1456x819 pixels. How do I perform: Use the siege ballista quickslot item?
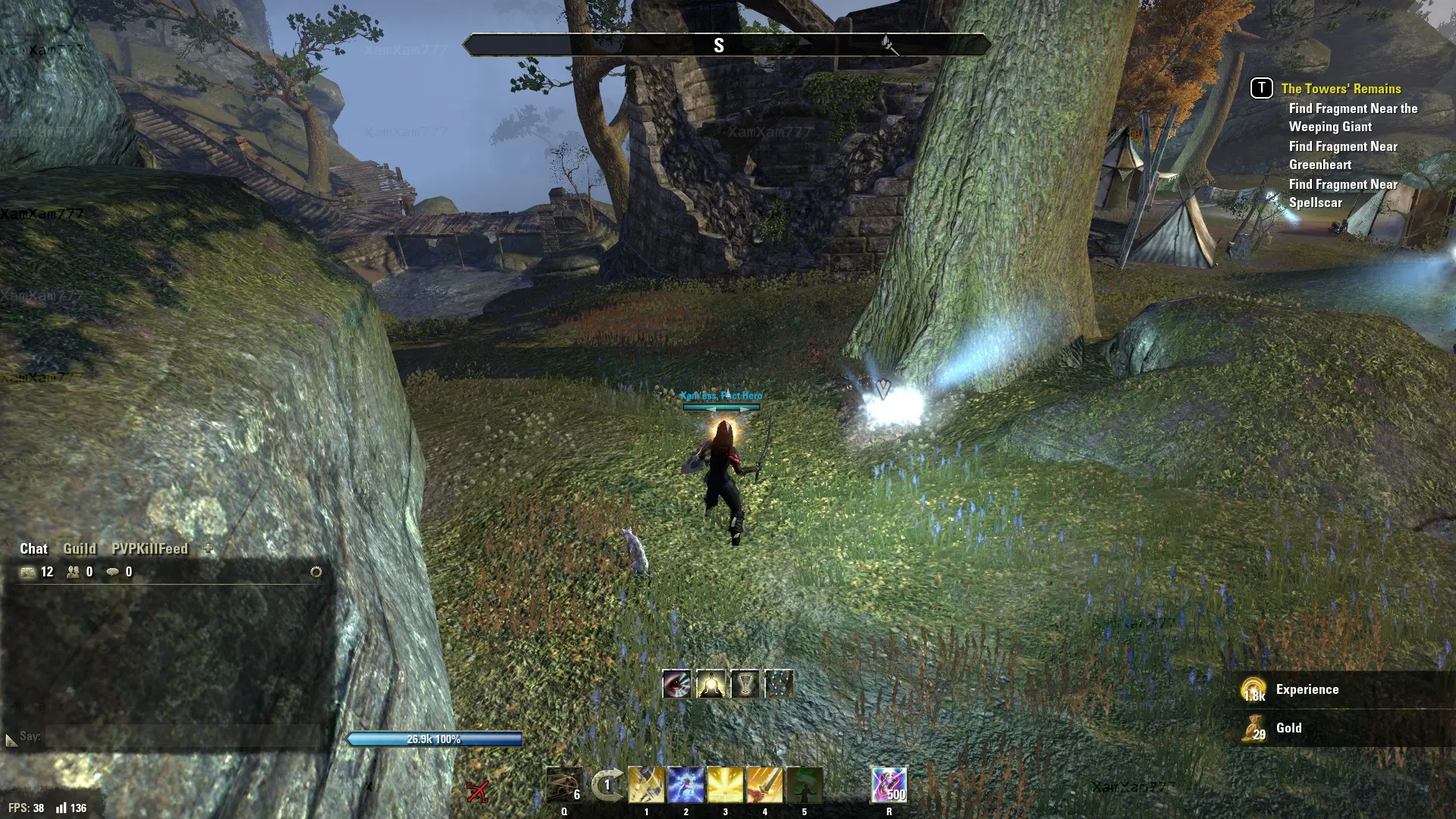point(564,785)
